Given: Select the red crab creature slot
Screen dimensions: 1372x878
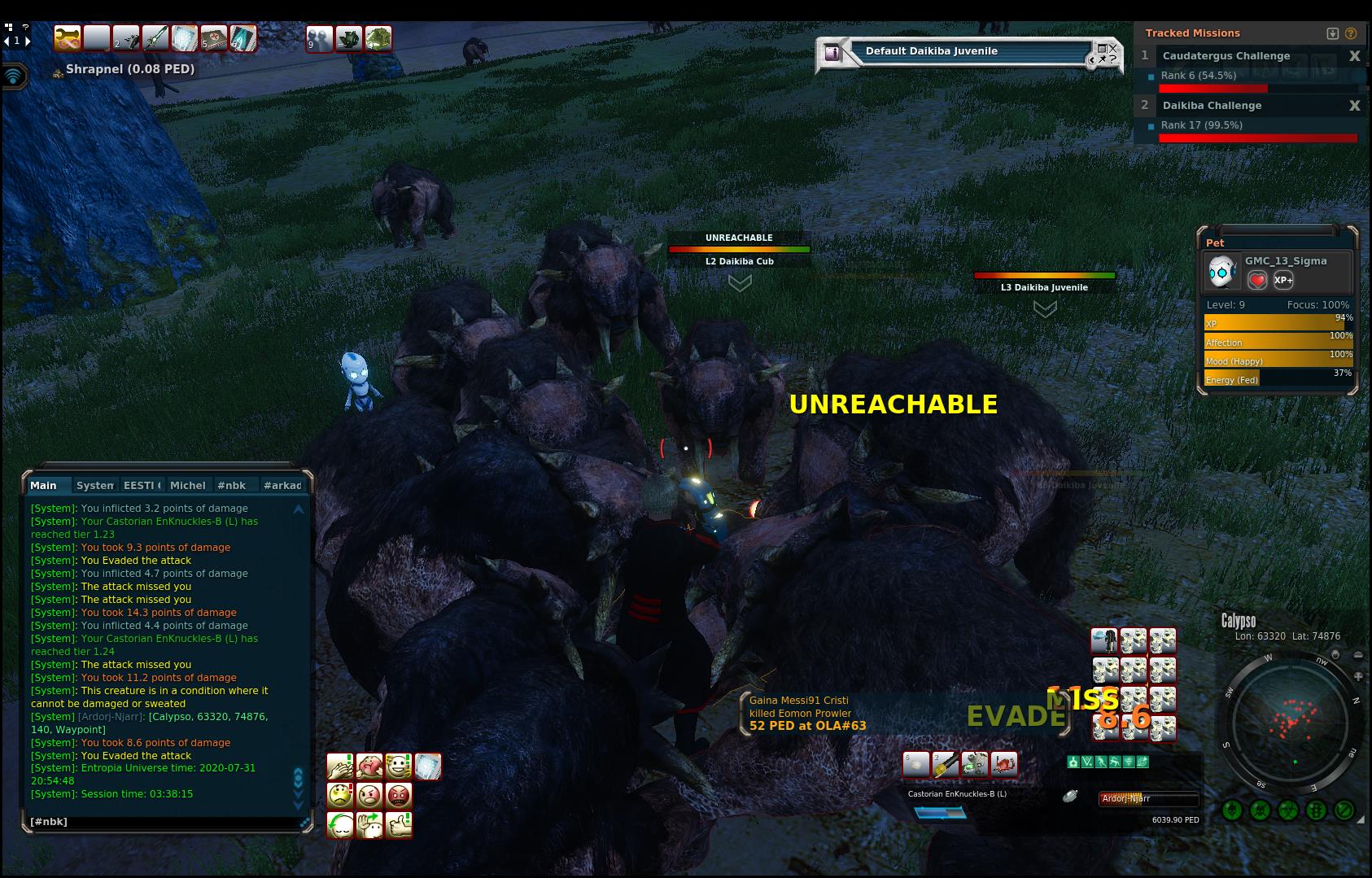Looking at the screenshot, I should click(x=1003, y=765).
